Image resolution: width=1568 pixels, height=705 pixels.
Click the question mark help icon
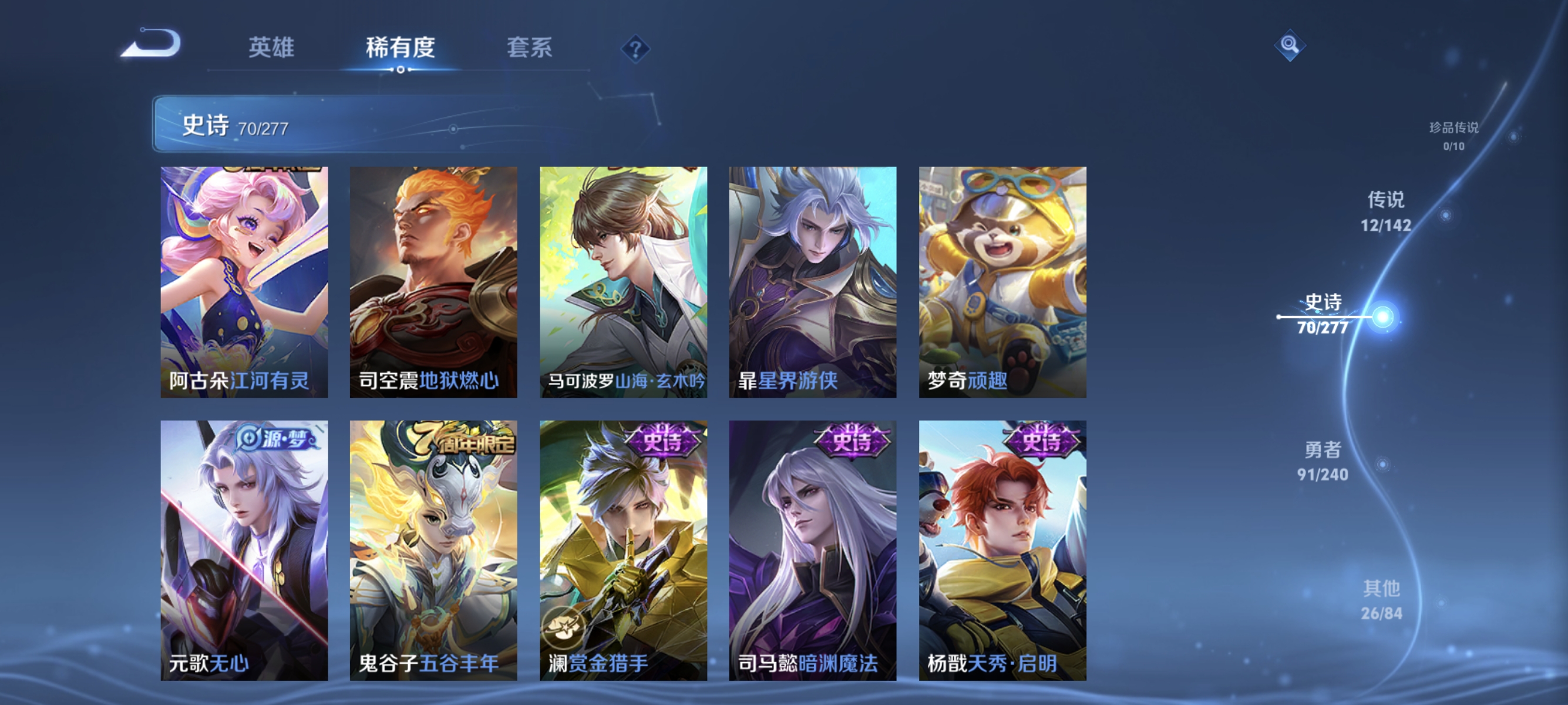coord(635,50)
